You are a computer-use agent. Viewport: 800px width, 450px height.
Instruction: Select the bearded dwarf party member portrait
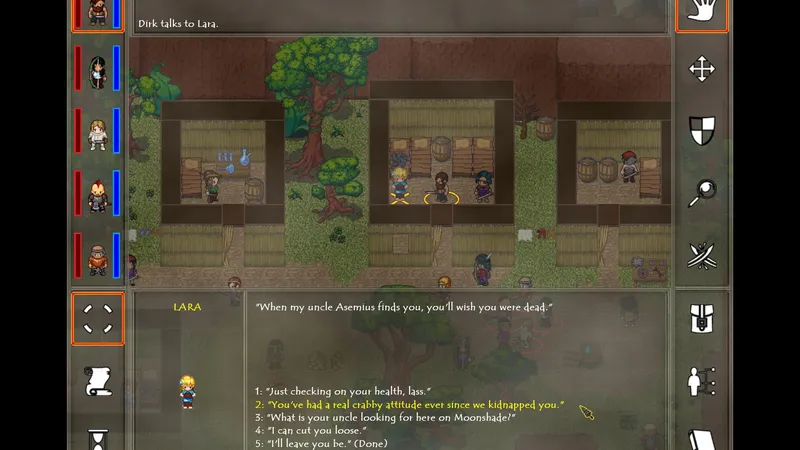(x=98, y=258)
